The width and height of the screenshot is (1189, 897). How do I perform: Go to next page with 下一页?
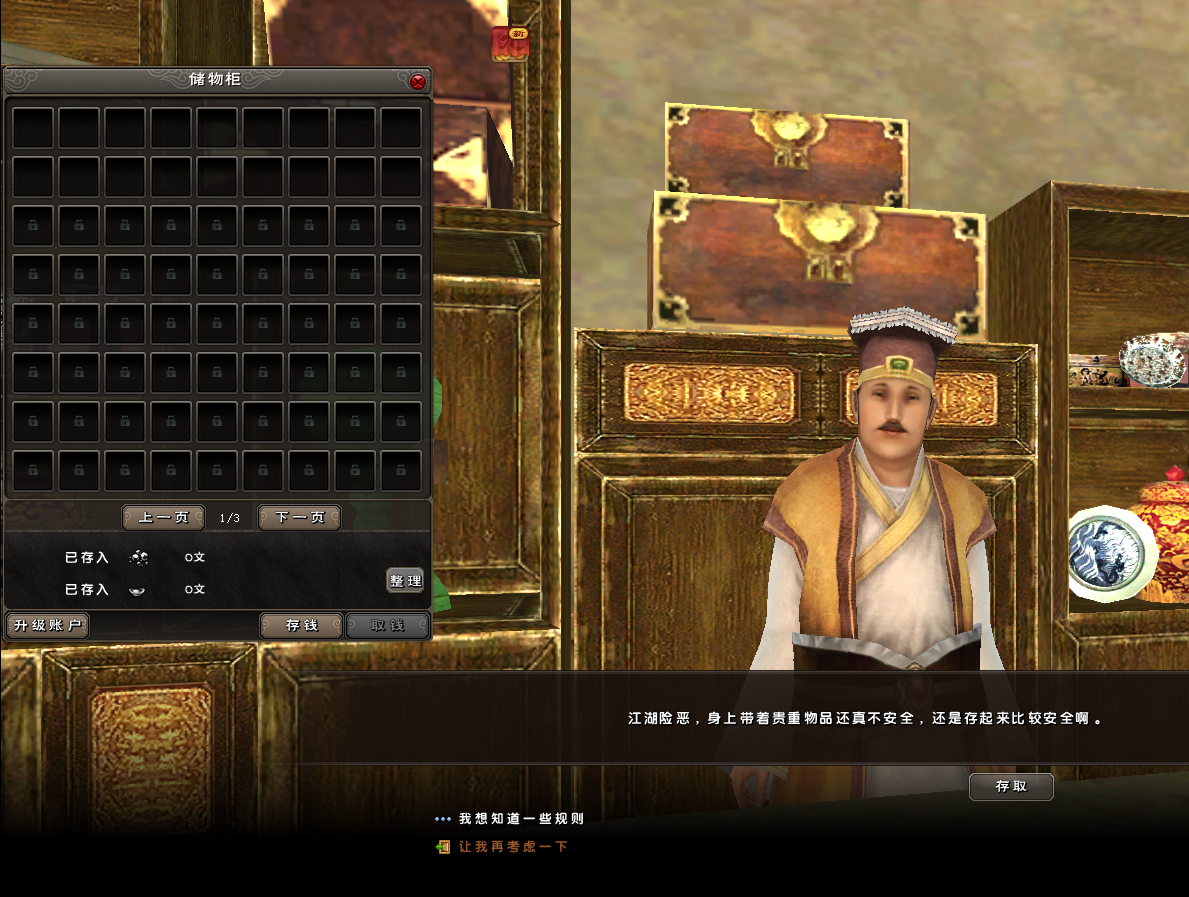[x=300, y=518]
